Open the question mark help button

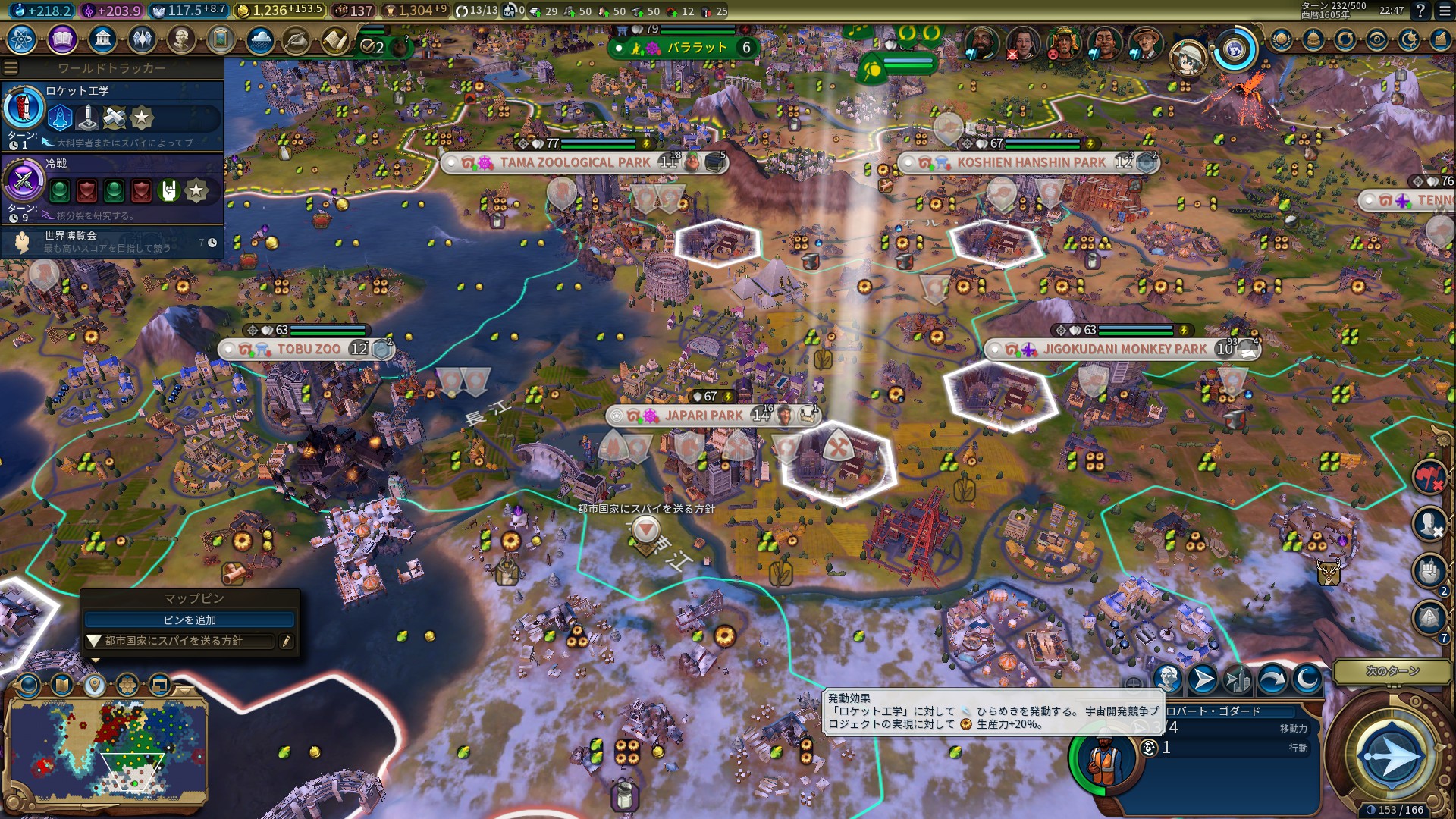(1420, 11)
